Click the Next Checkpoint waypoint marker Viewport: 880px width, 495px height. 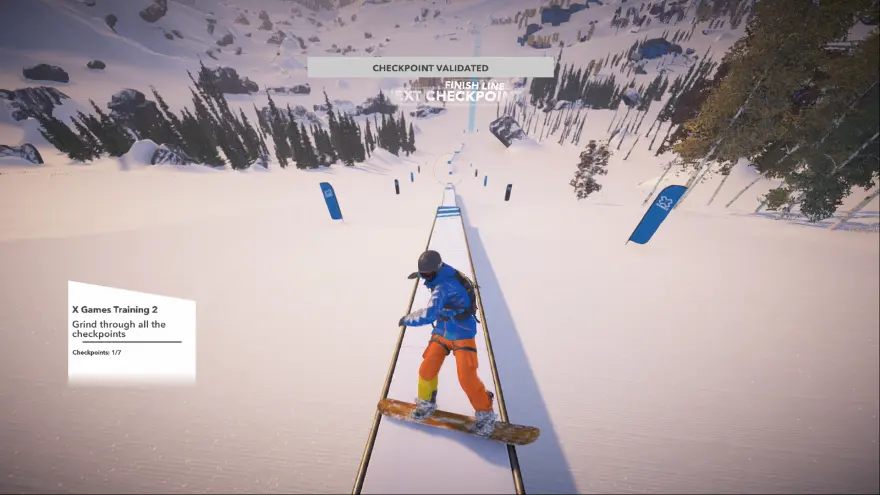[x=456, y=96]
